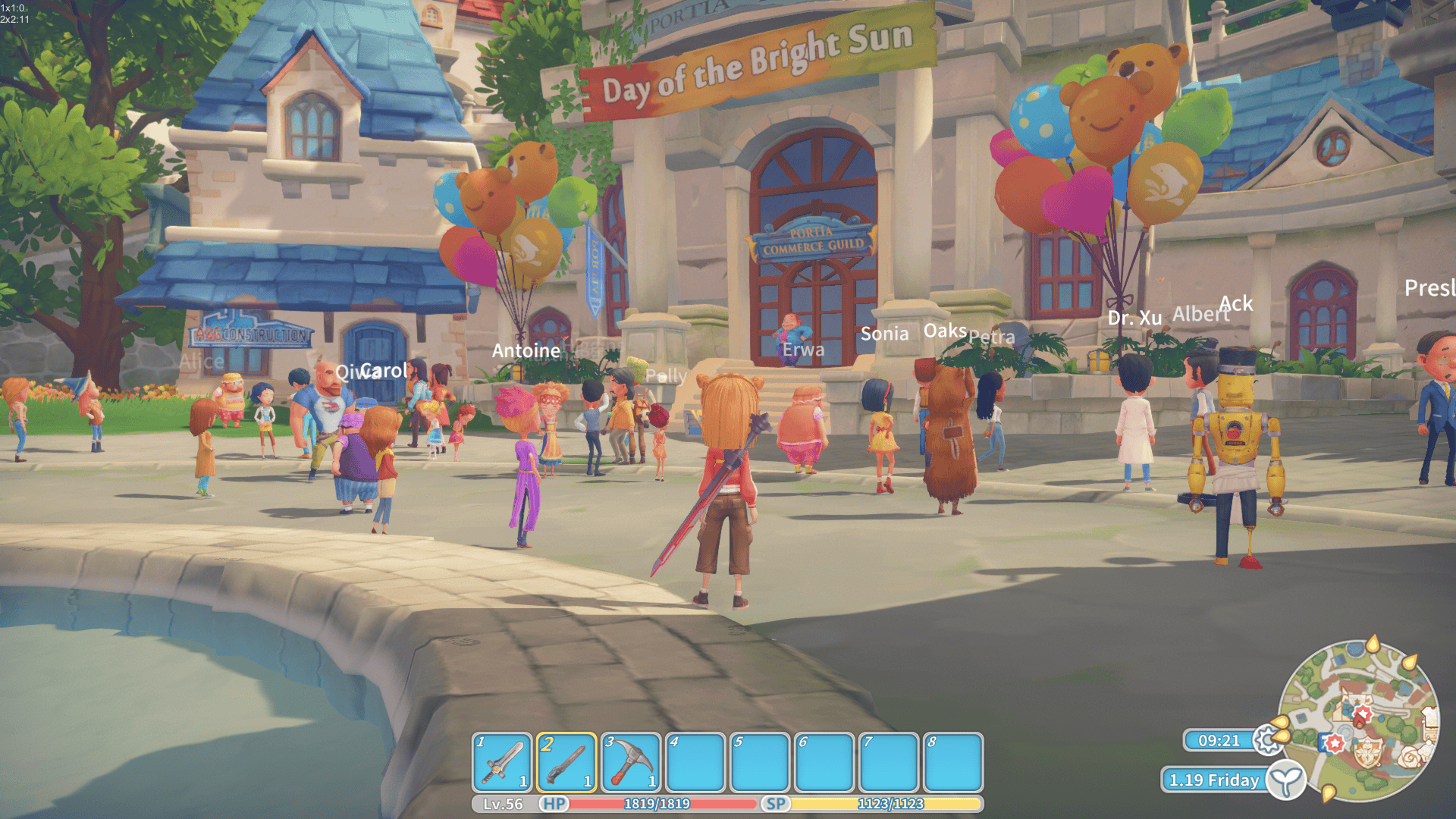Viewport: 1456px width, 819px height.
Task: Select the silver sword in hotbar slot 1
Action: point(502,762)
